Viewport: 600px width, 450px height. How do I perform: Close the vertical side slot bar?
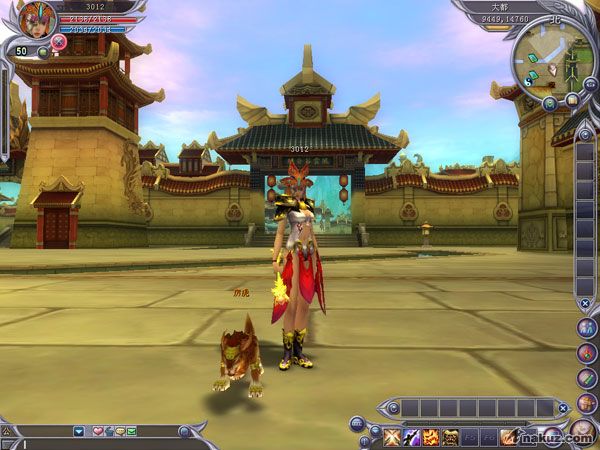click(585, 303)
